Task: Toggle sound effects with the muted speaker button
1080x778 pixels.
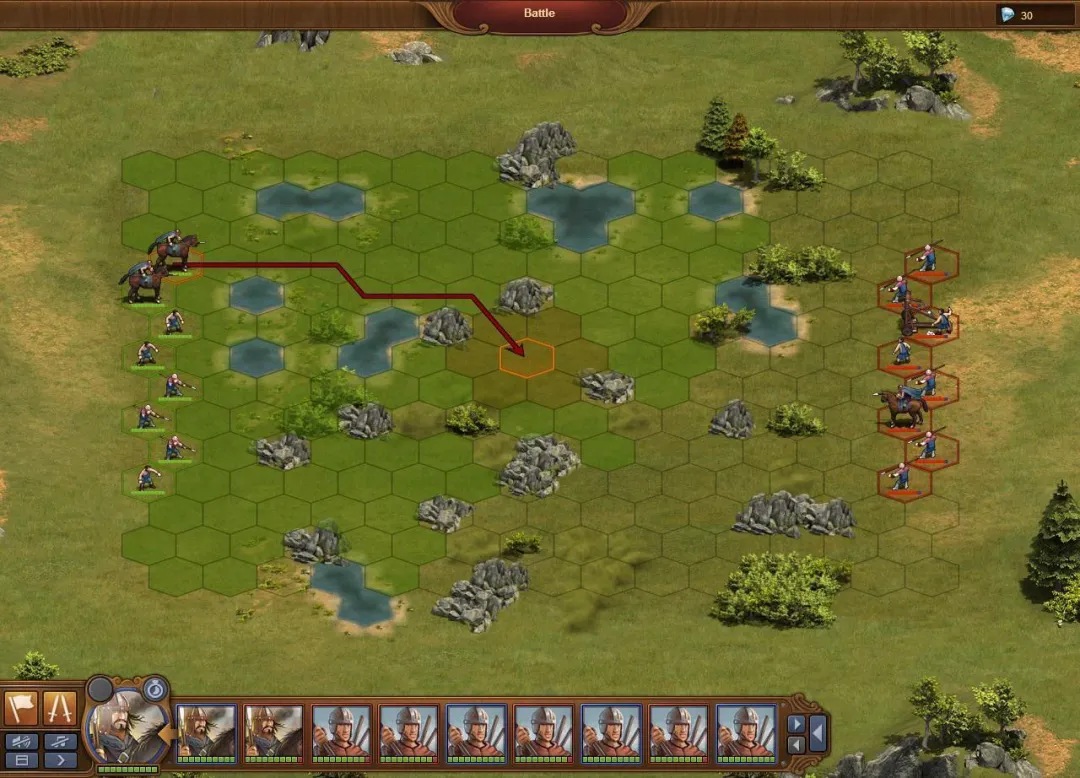Action: click(x=20, y=741)
